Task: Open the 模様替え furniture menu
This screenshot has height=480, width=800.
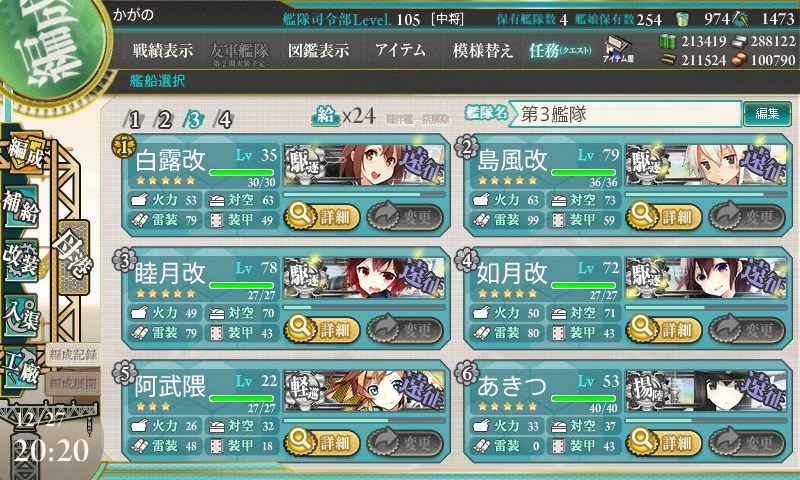Action: coord(481,51)
